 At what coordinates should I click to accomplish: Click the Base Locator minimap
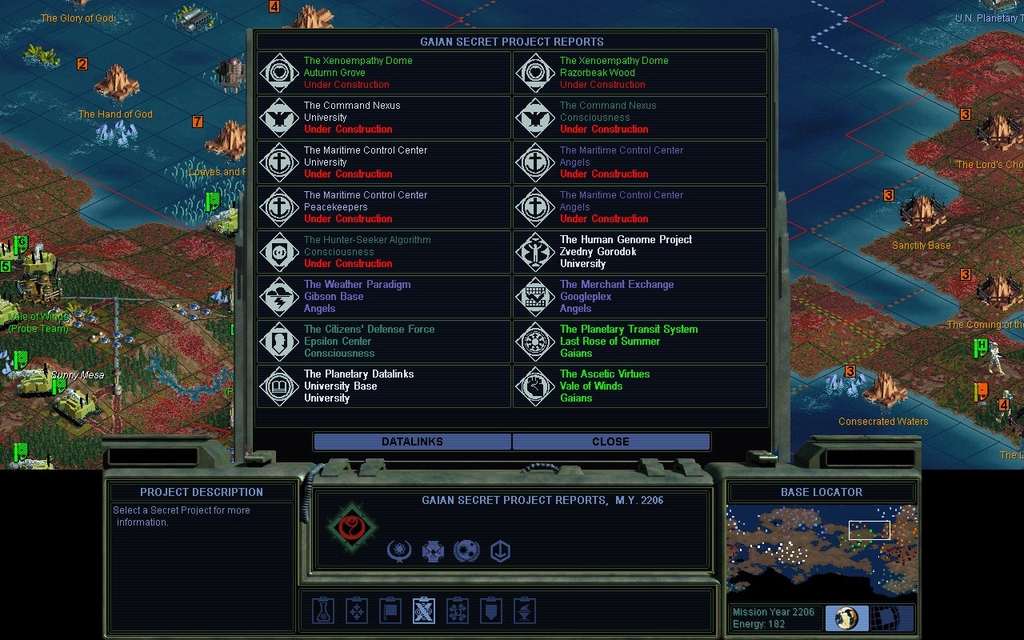tap(821, 550)
